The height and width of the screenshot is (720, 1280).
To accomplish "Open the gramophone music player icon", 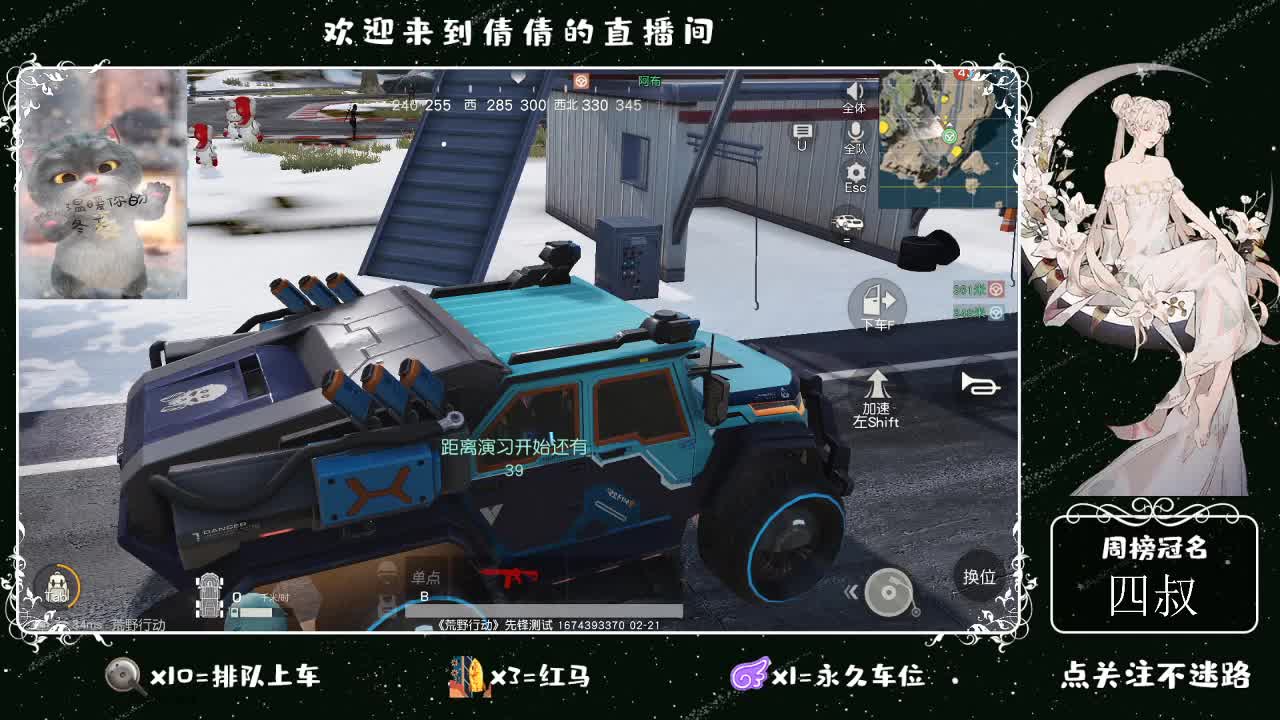I will coord(890,591).
